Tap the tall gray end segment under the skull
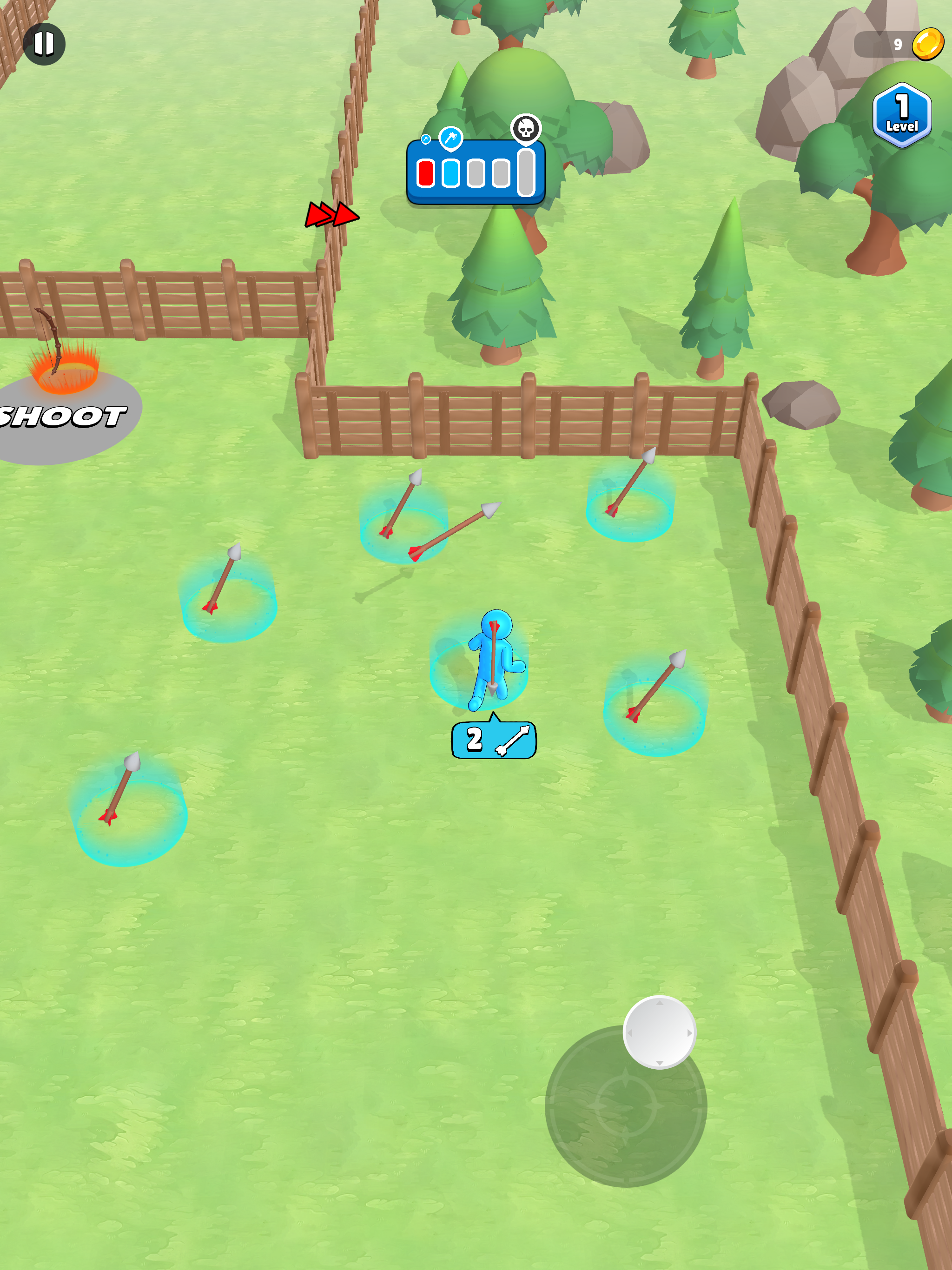 (526, 172)
